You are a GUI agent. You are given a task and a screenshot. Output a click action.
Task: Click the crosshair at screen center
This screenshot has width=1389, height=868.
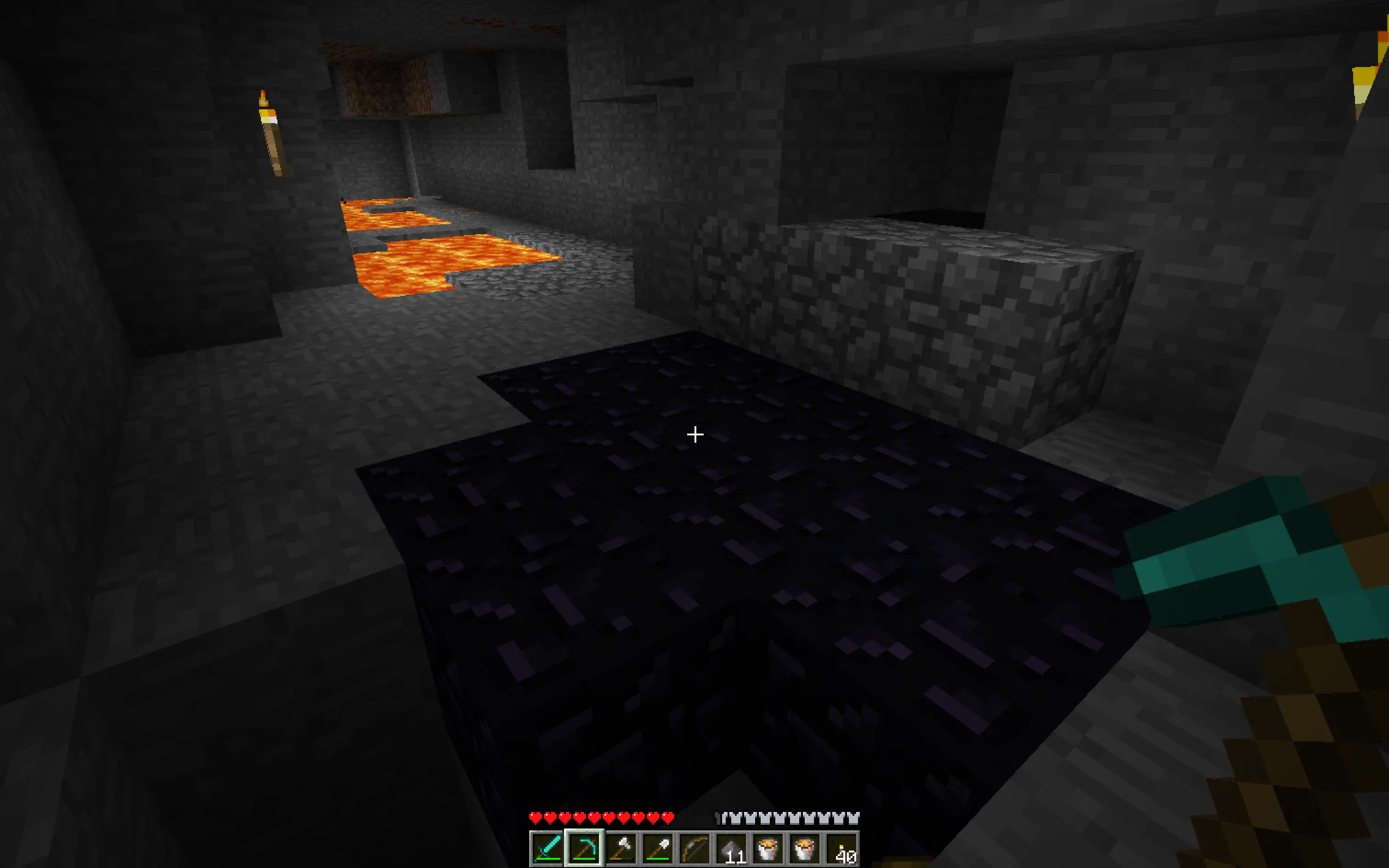point(694,434)
